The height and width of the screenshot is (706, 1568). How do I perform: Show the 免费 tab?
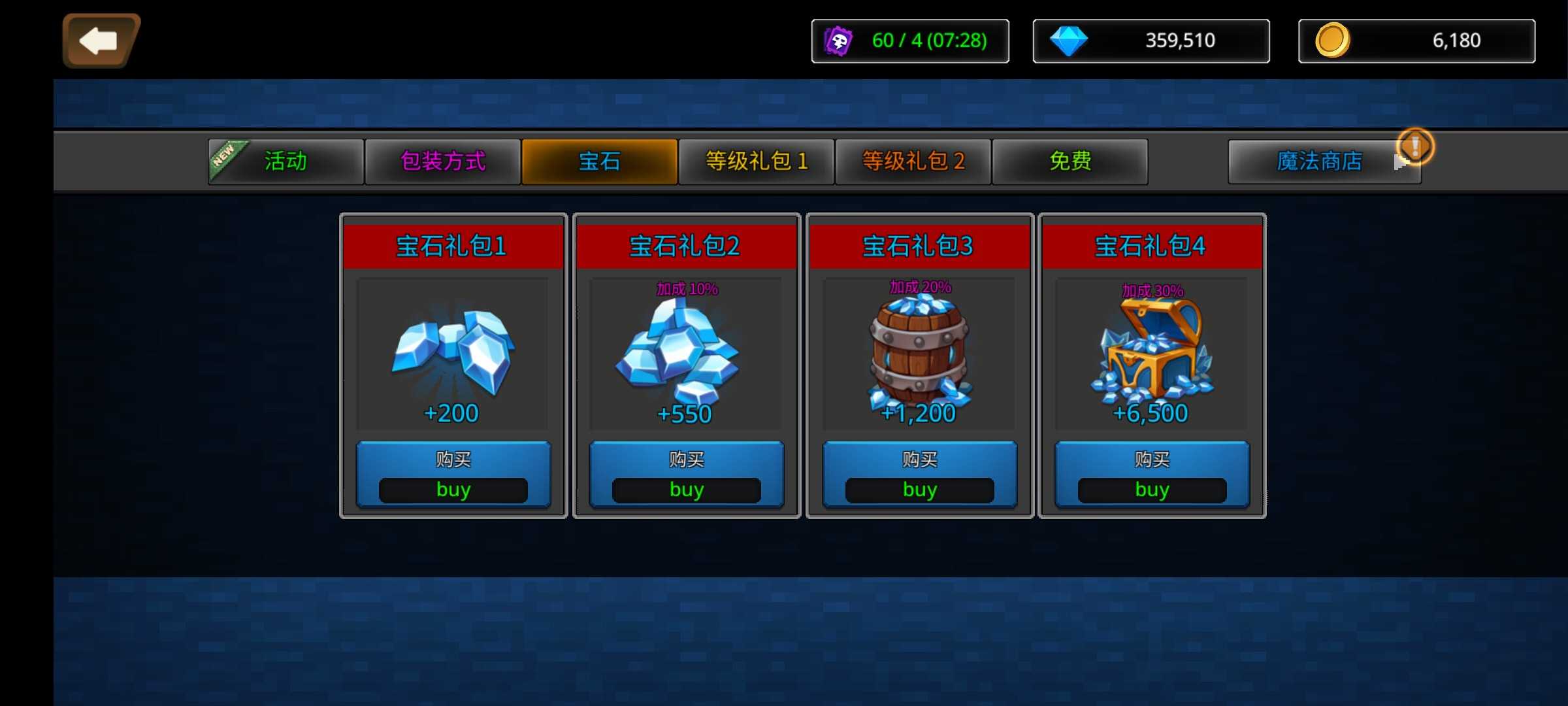pos(1070,161)
